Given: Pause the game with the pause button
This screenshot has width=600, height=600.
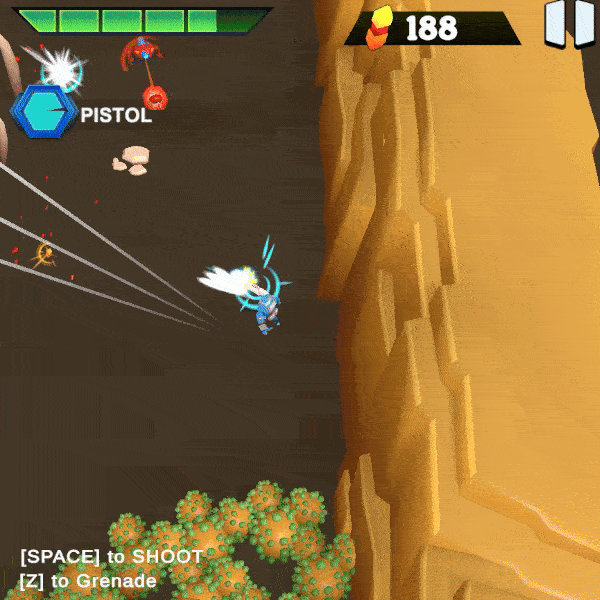Looking at the screenshot, I should pos(570,24).
